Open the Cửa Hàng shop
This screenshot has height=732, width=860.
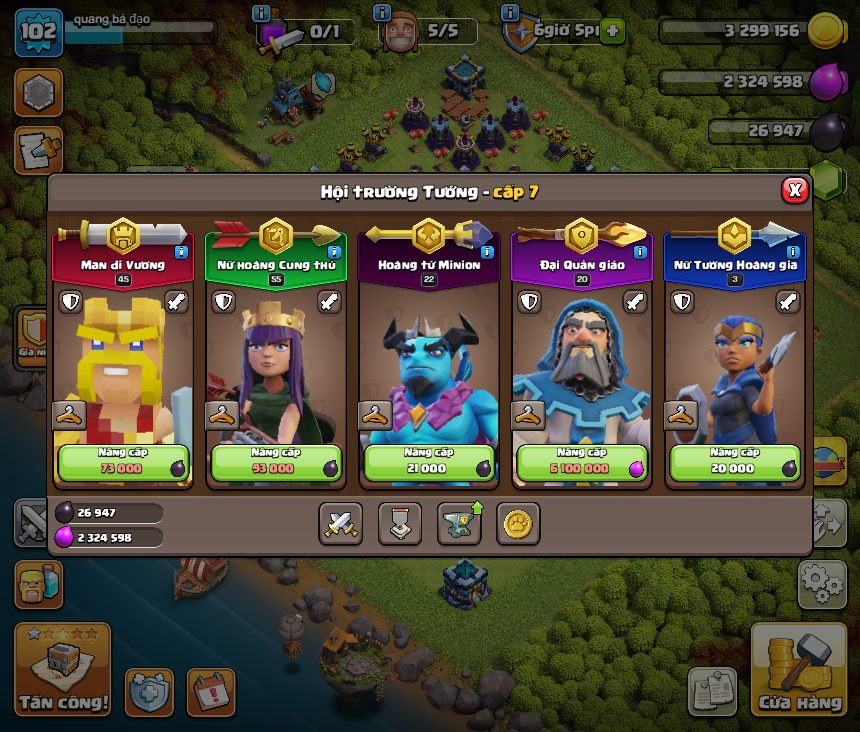798,670
